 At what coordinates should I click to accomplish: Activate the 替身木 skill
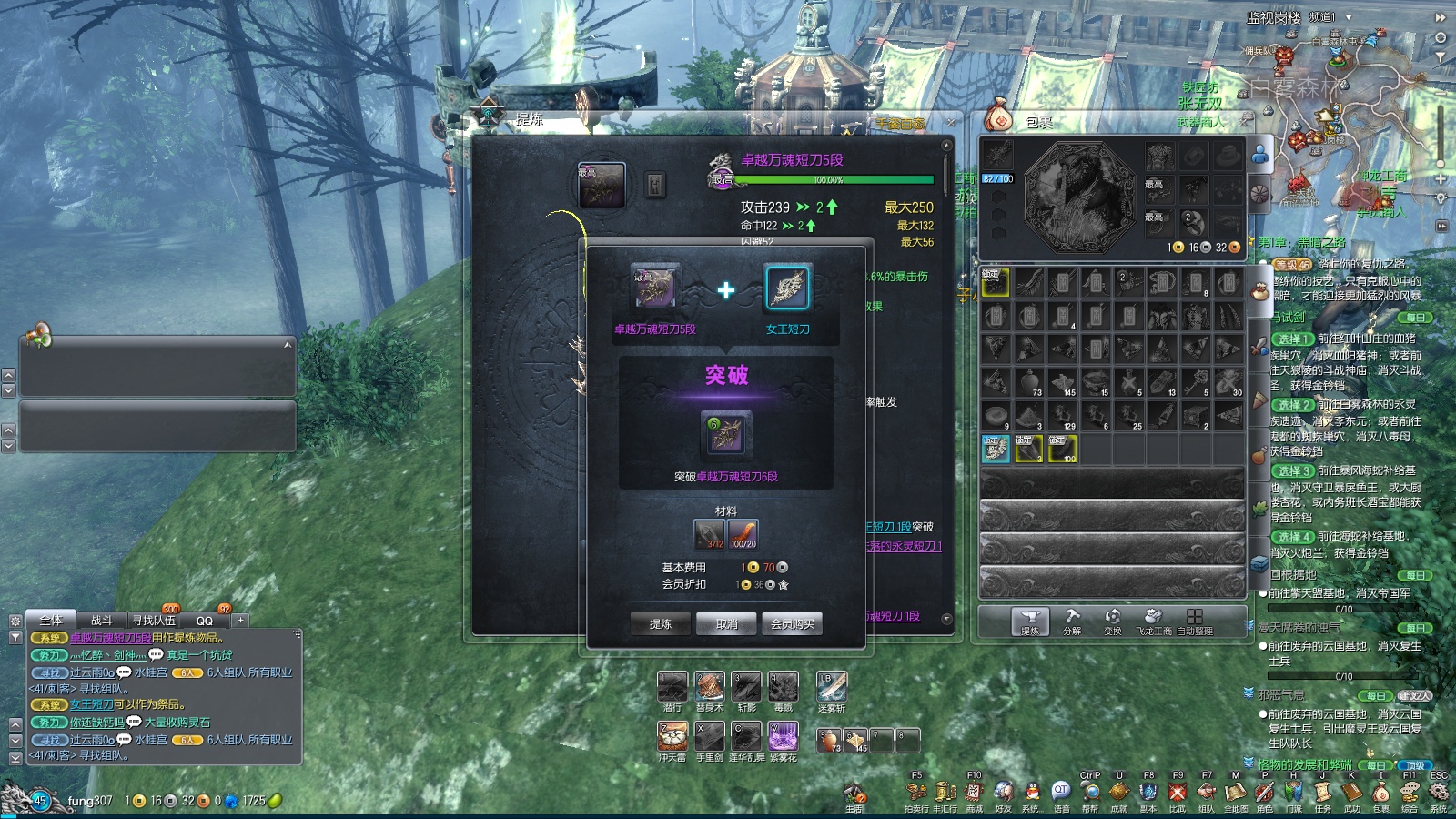click(709, 687)
